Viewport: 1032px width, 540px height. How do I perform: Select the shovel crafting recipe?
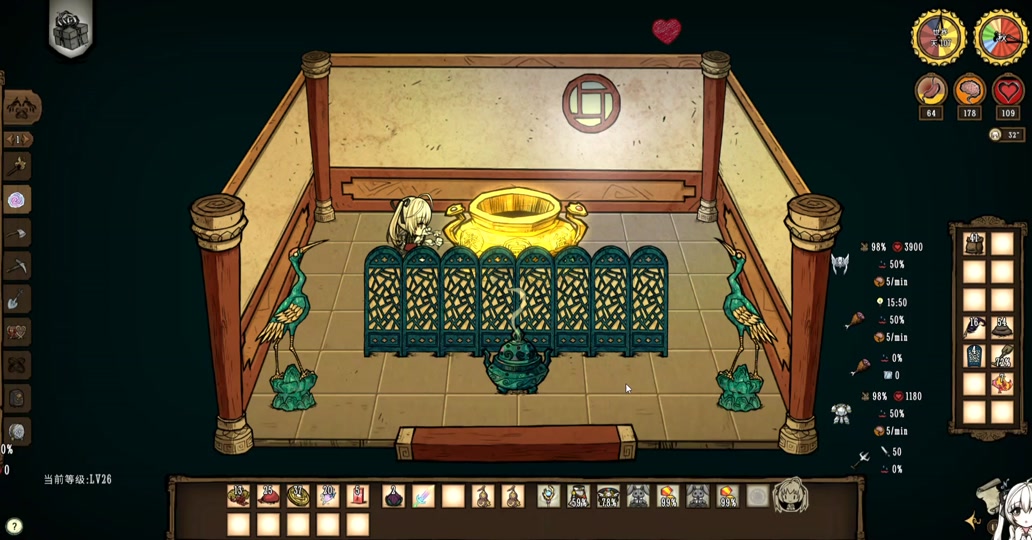click(x=18, y=299)
